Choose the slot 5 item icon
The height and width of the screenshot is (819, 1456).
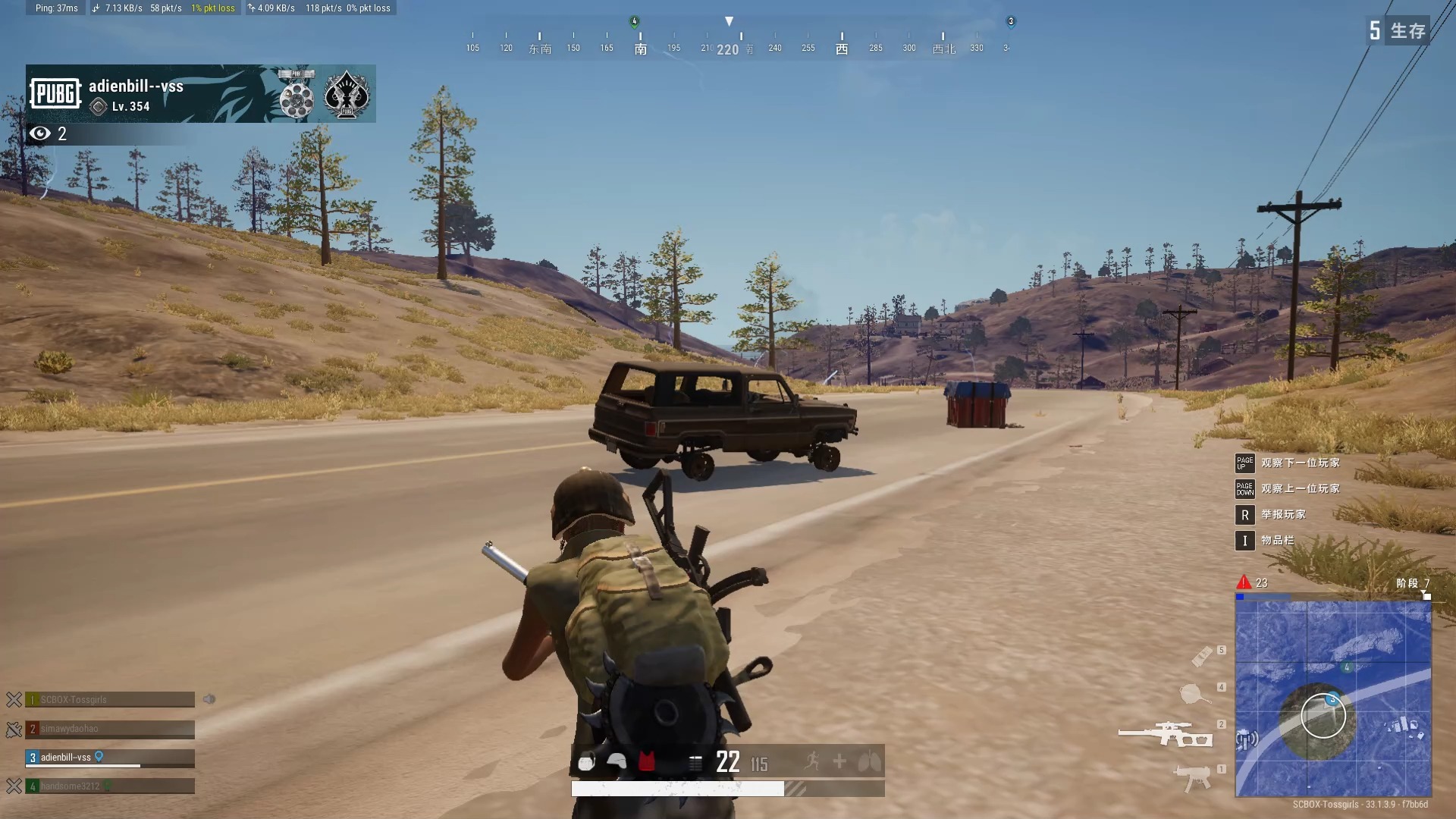(x=1202, y=655)
